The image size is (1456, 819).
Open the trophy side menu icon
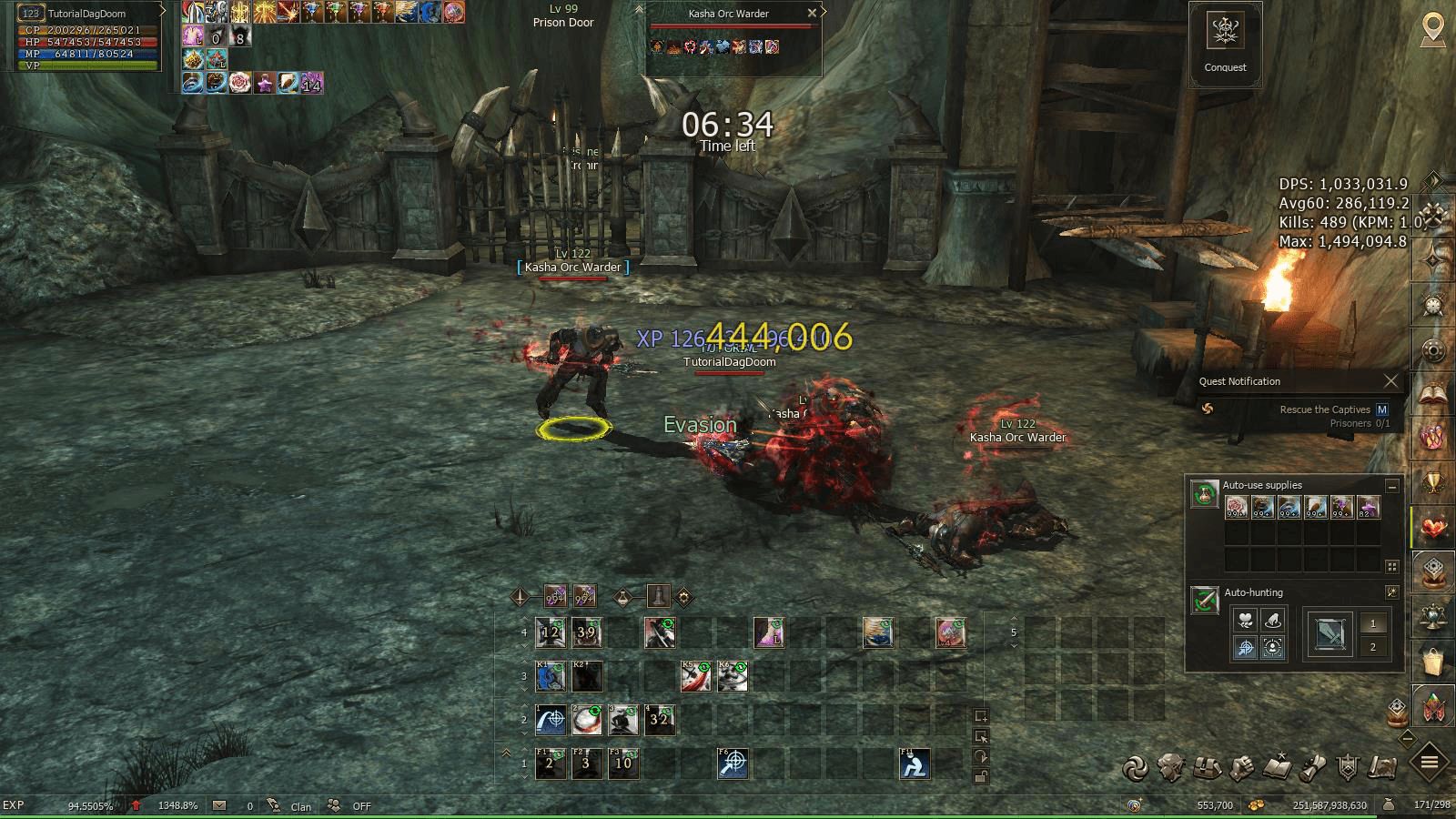point(1433,483)
